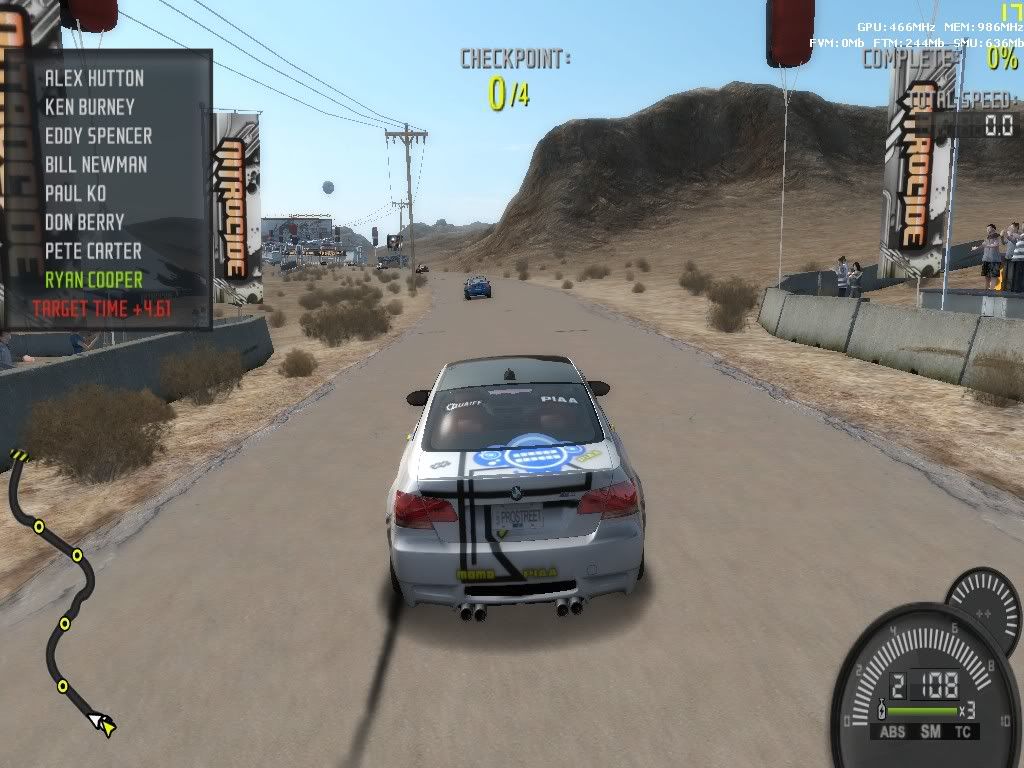Select the player arrow on the minimap

coord(101,721)
